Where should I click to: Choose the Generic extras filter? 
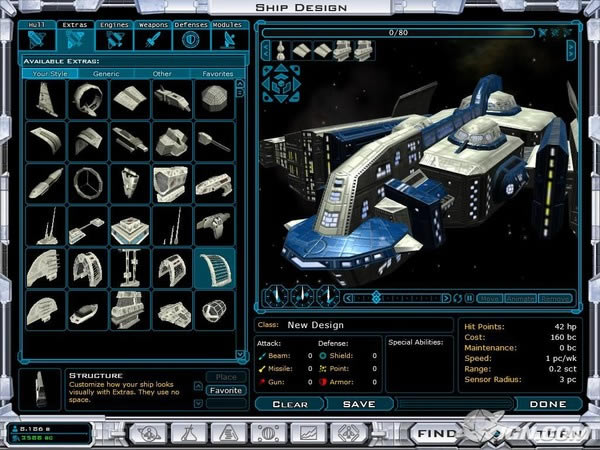pyautogui.click(x=105, y=73)
